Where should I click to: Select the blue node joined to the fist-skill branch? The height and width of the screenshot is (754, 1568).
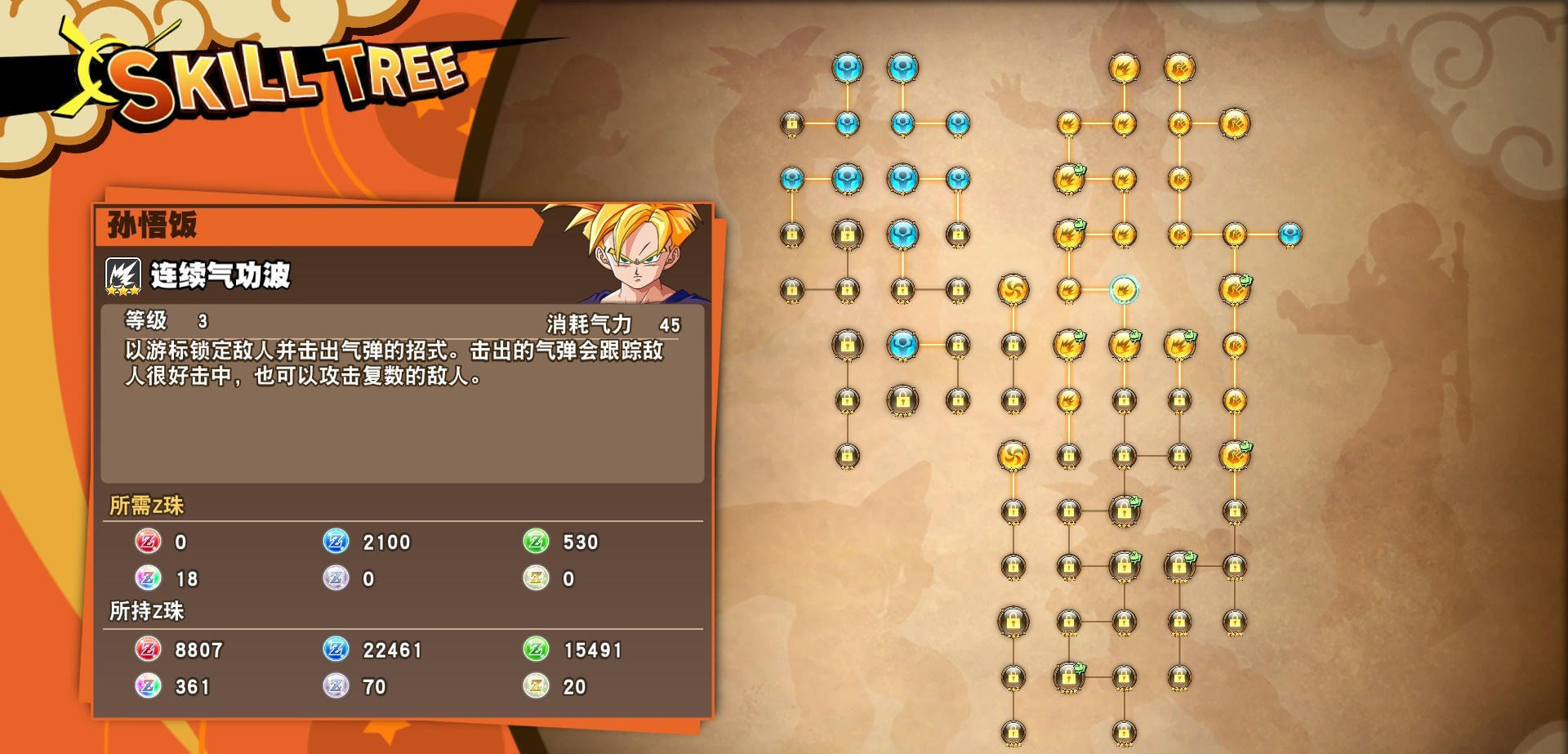1290,234
